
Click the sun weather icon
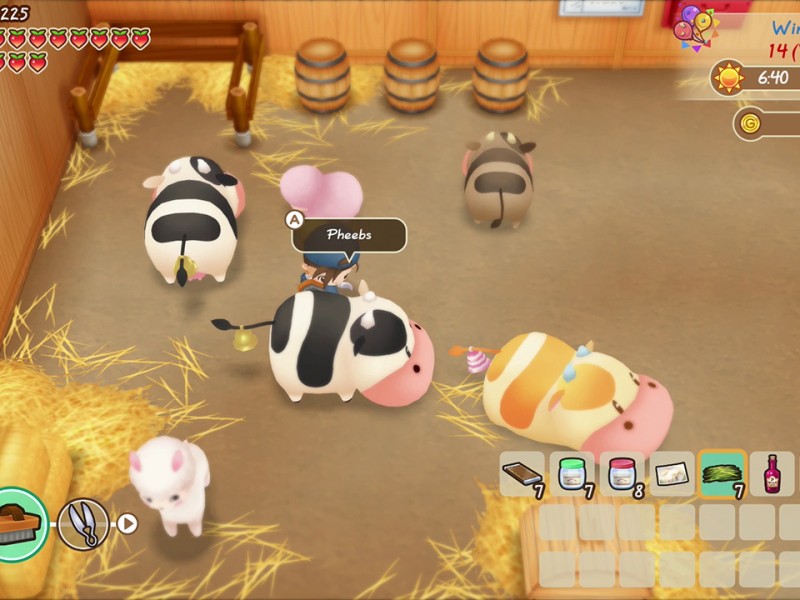[x=728, y=77]
